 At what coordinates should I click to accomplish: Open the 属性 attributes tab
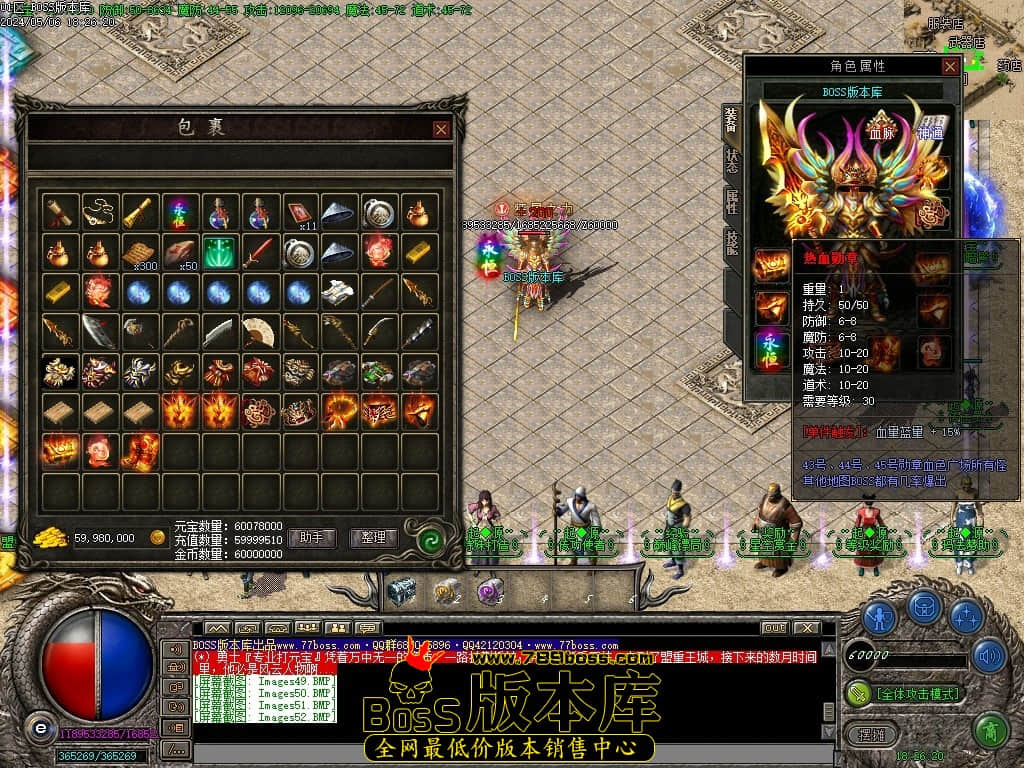click(731, 203)
